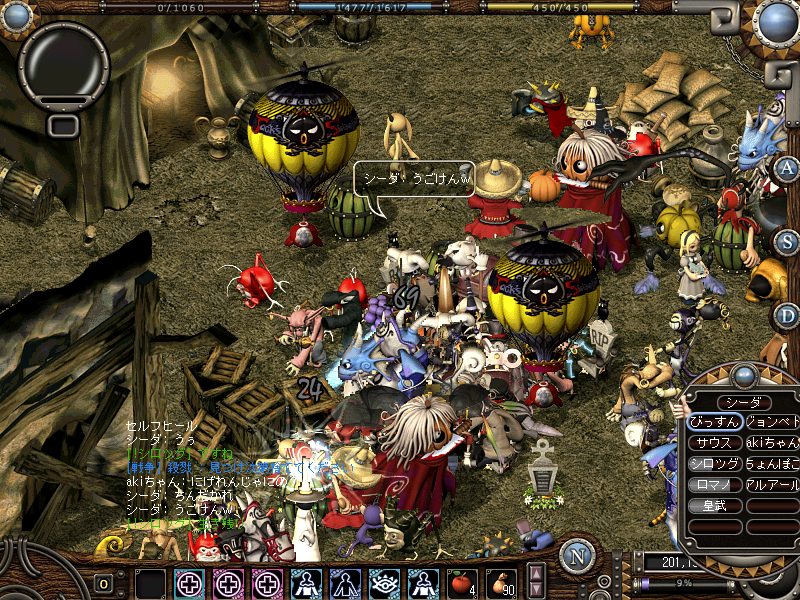Viewport: 800px width, 600px height.
Task: Target party member シロッグ
Action: [715, 463]
